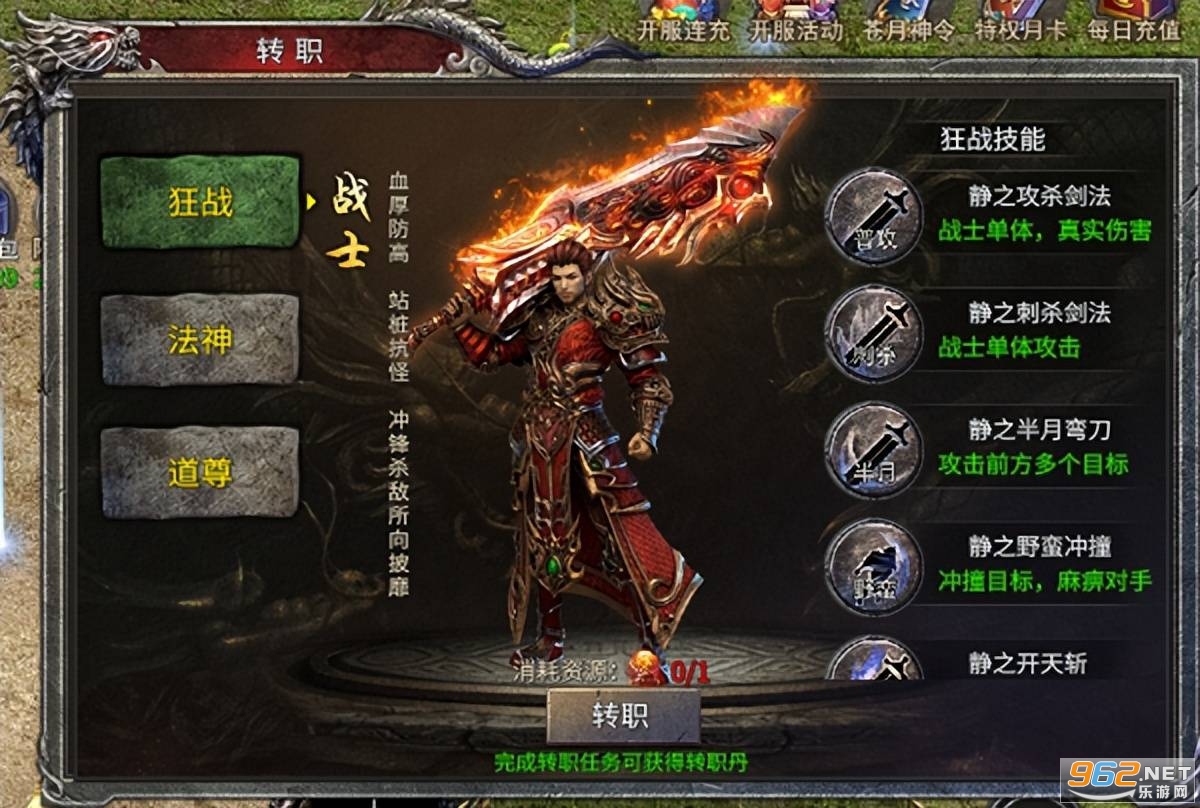Open the 每日充值 daily recharge
1200x808 pixels.
pyautogui.click(x=1133, y=20)
